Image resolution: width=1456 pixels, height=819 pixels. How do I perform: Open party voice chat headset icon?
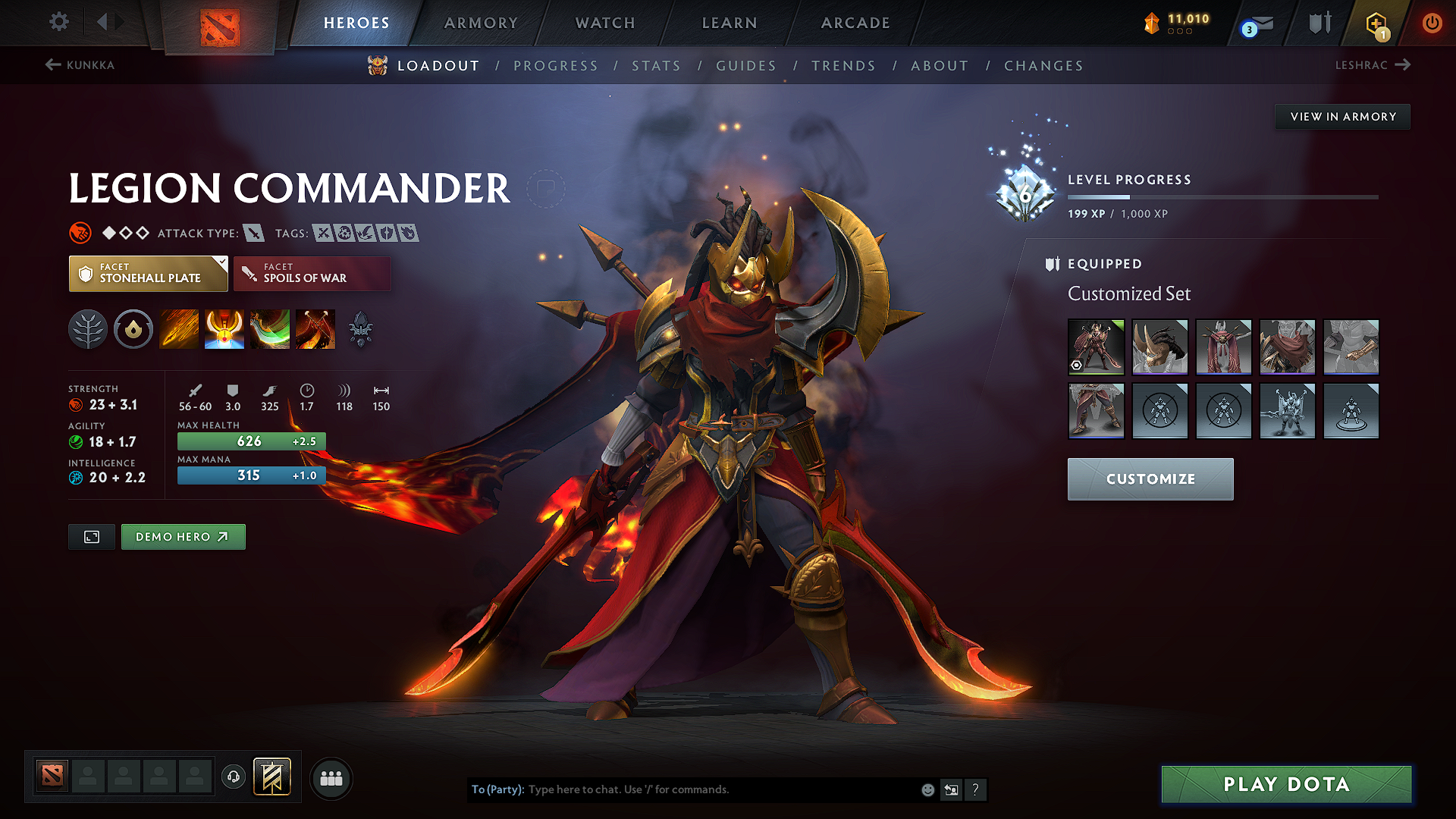(234, 777)
